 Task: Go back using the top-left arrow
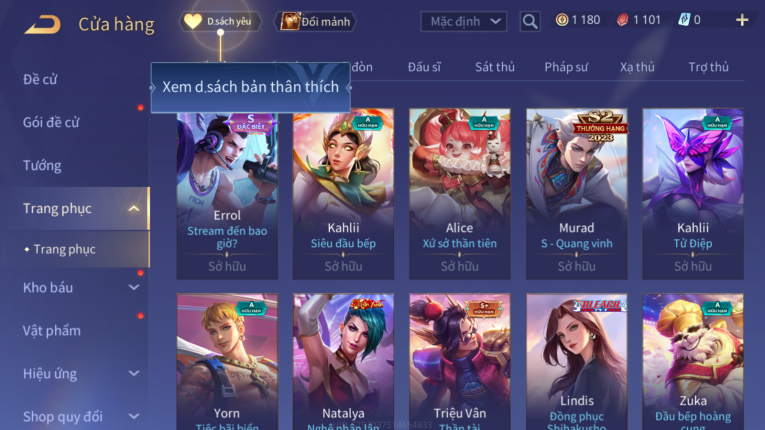coord(42,23)
